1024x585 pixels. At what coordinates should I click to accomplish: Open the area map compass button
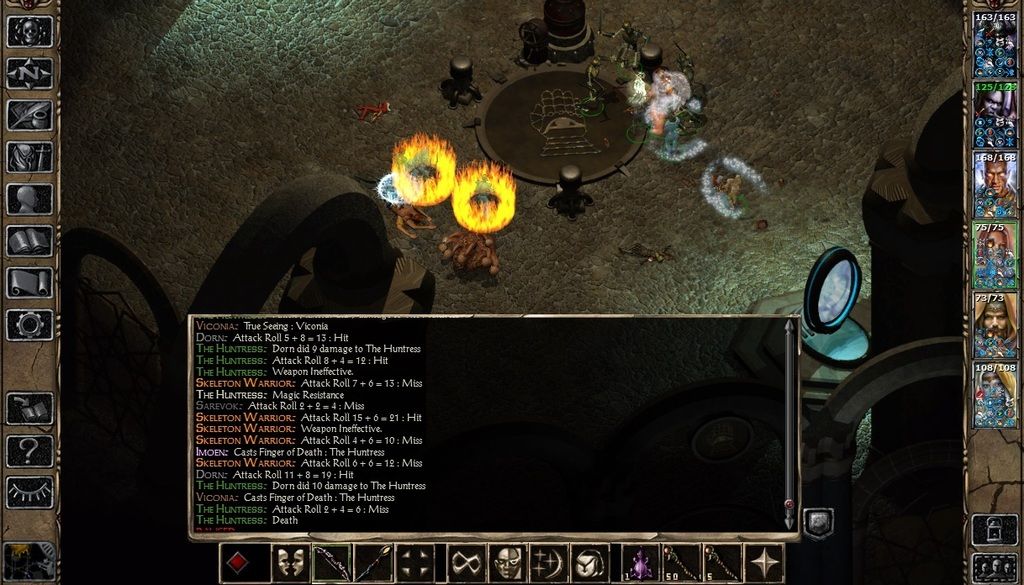(x=30, y=73)
